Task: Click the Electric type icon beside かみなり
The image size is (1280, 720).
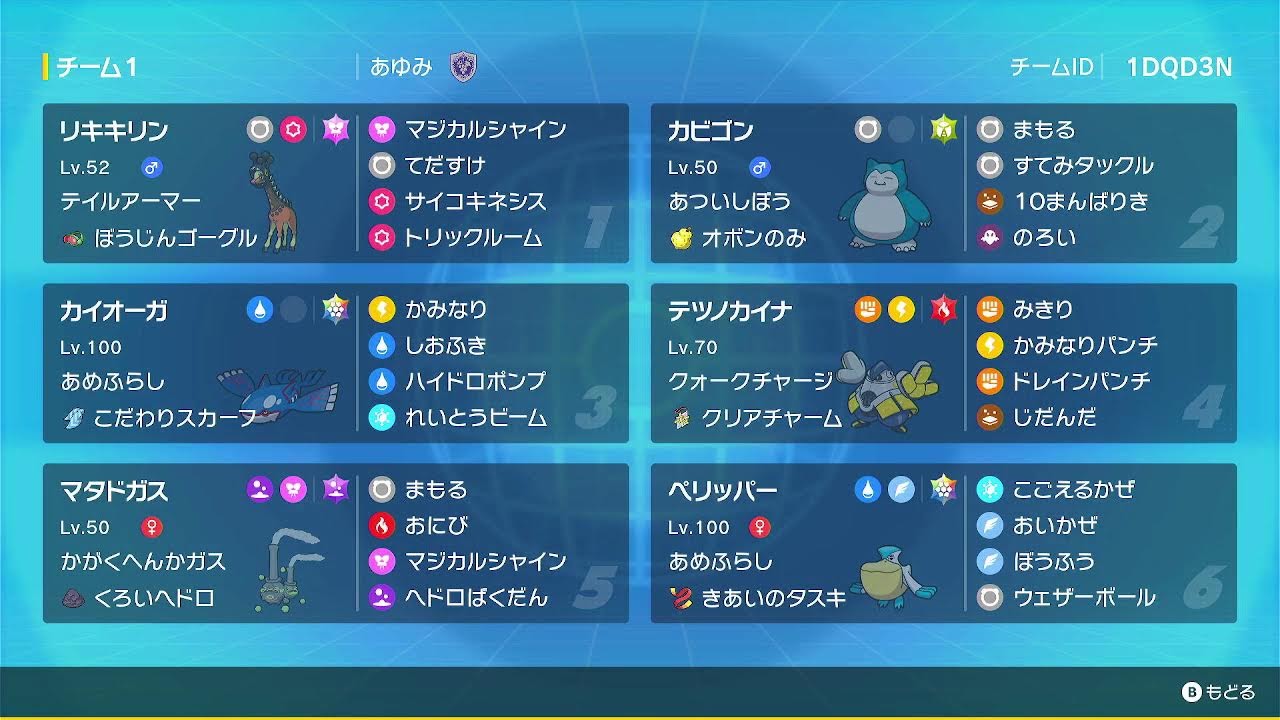Action: click(x=380, y=310)
